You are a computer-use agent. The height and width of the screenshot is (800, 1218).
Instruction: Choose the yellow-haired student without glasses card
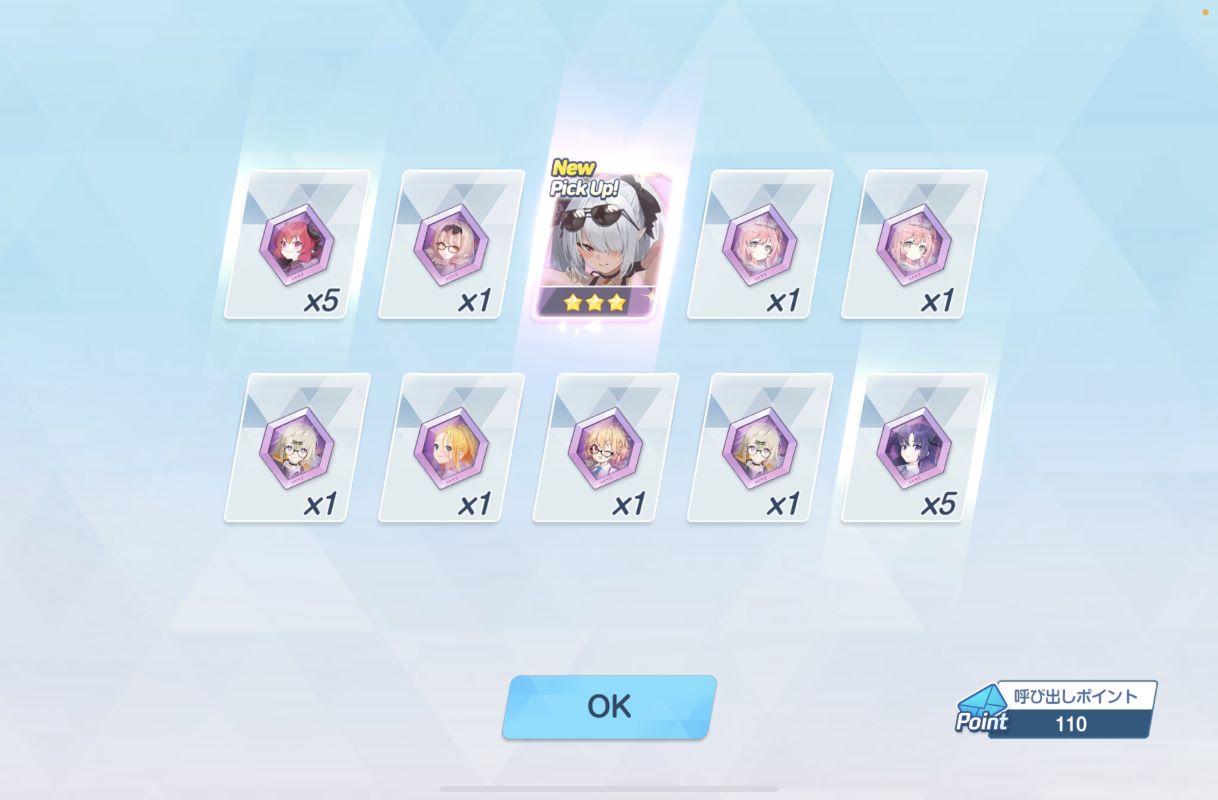click(x=451, y=449)
